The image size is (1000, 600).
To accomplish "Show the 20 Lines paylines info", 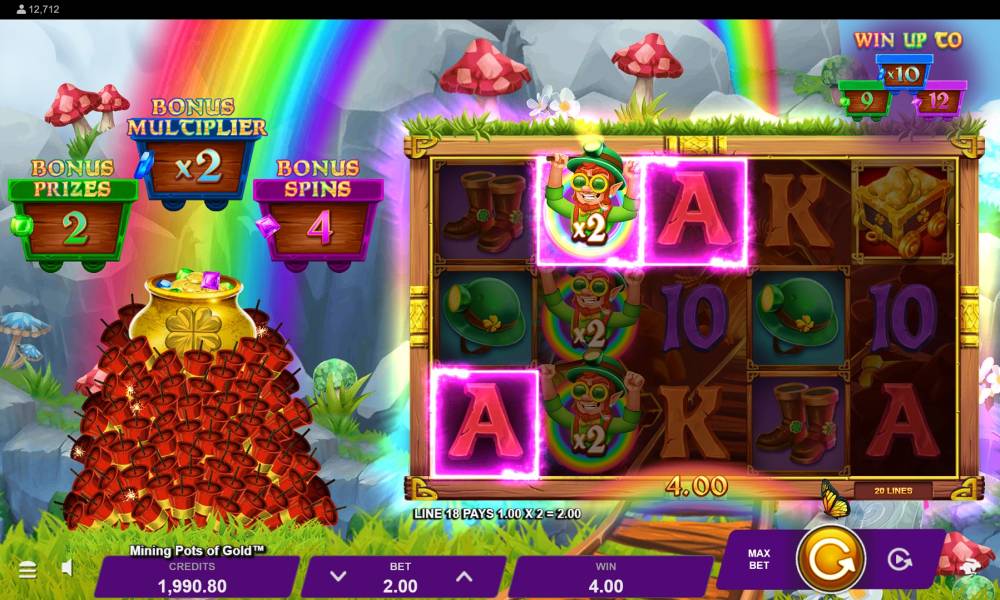I will pyautogui.click(x=892, y=490).
